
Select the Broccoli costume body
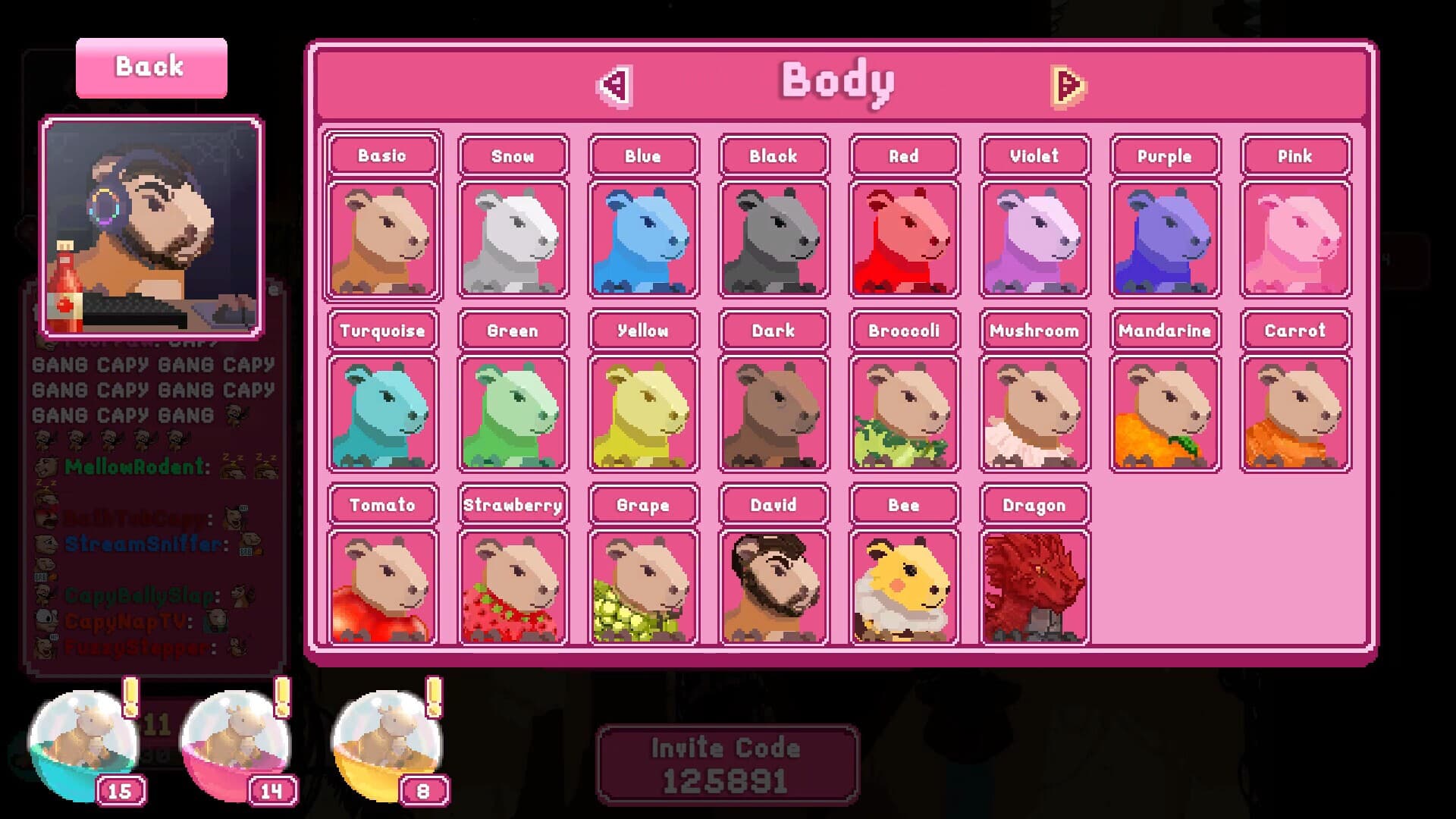click(904, 413)
